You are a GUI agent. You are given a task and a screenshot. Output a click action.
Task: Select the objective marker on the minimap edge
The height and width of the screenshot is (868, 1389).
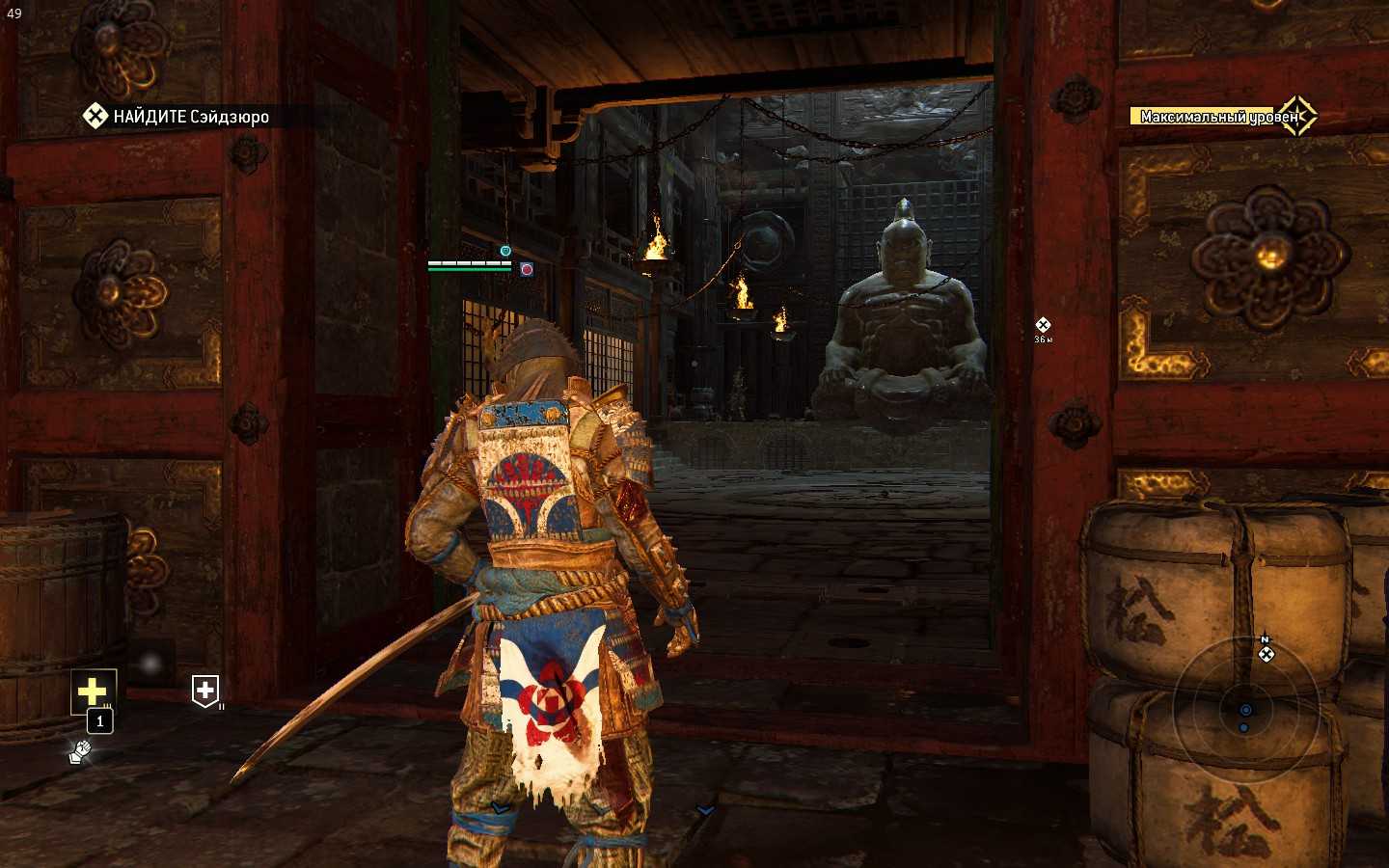(1266, 654)
